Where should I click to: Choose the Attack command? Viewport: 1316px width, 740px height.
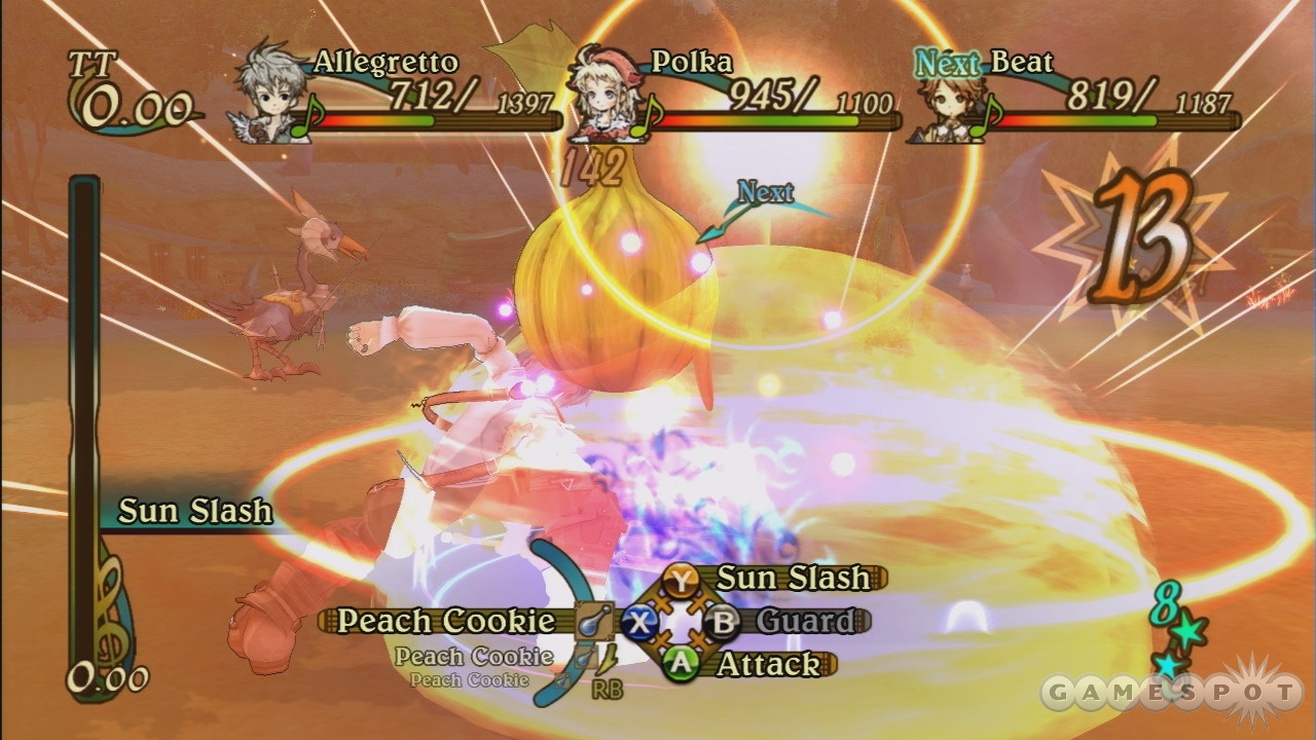[766, 664]
